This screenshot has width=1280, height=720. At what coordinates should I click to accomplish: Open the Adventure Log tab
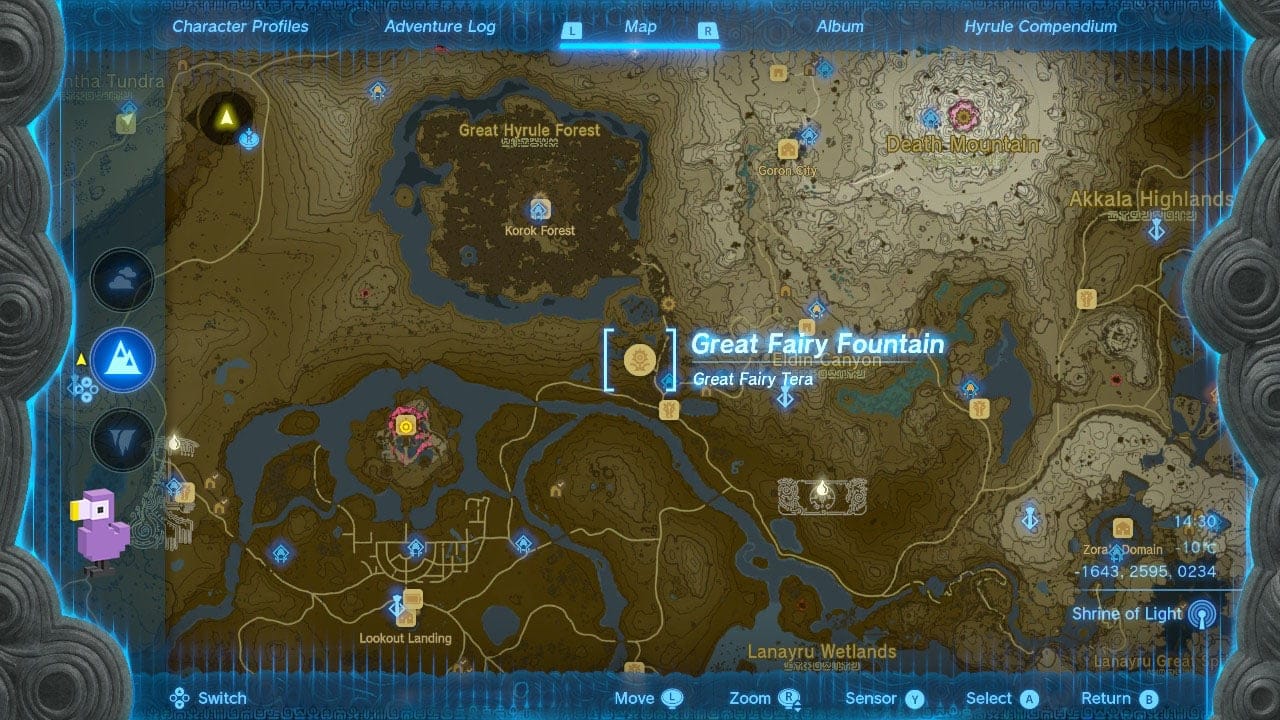(440, 27)
